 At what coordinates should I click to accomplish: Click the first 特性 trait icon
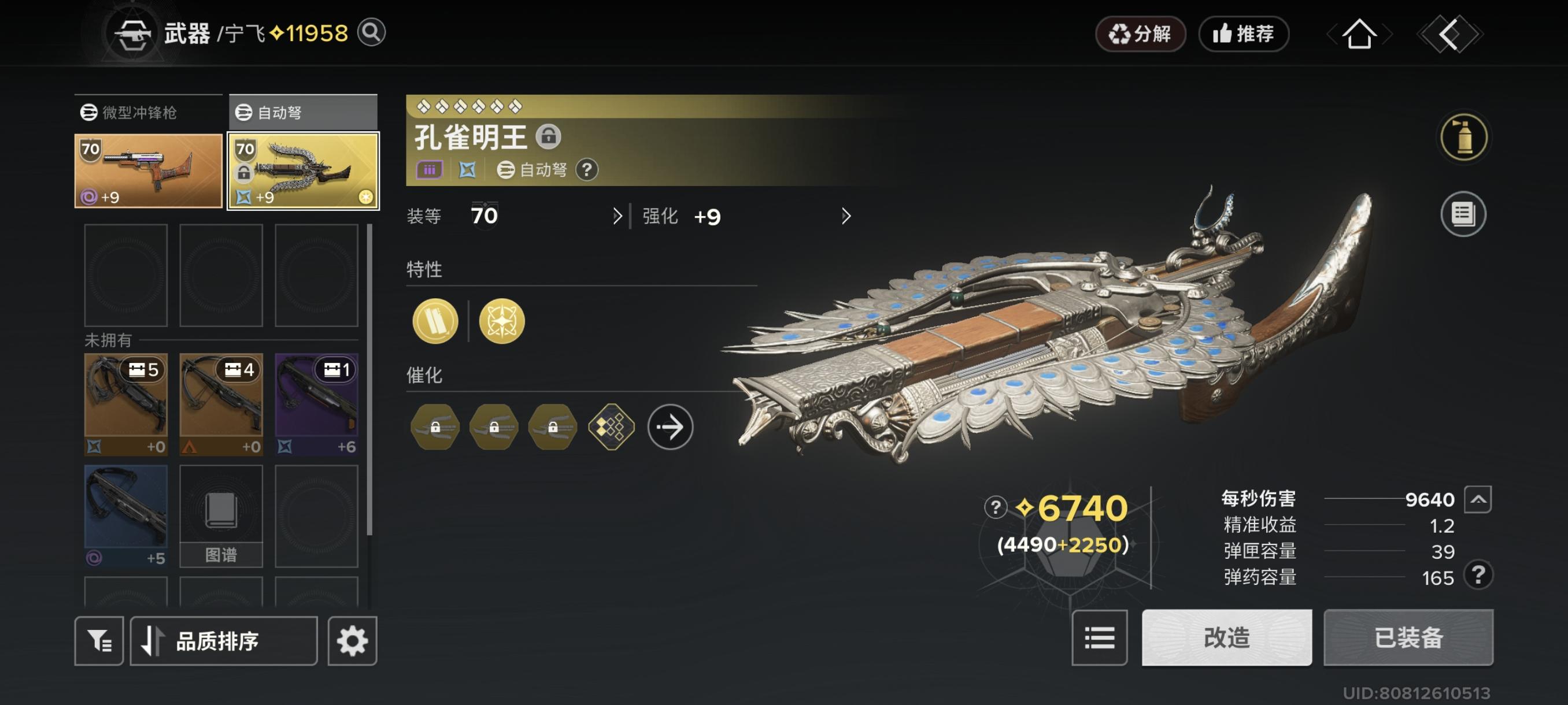click(435, 321)
